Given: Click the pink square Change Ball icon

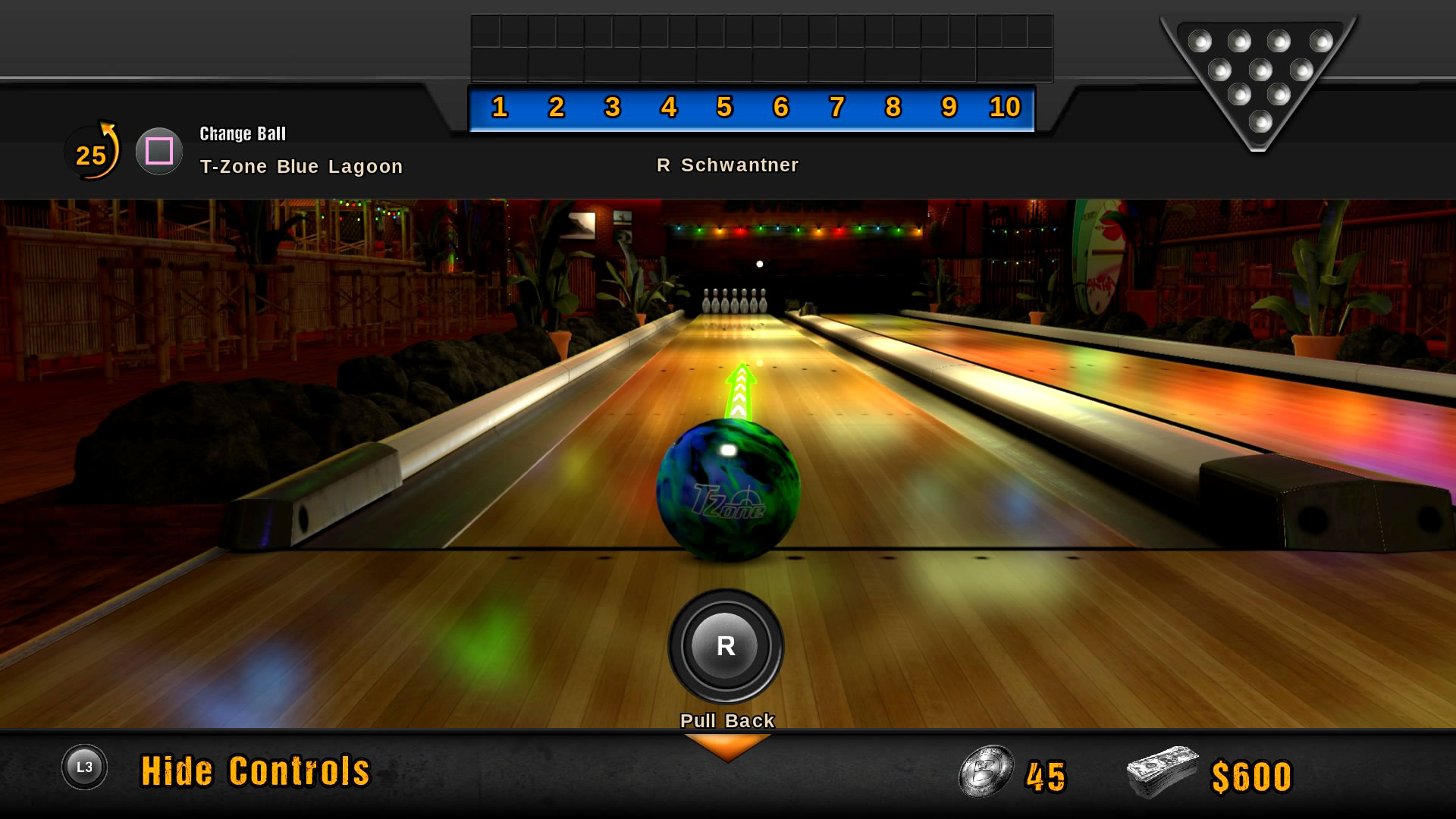Looking at the screenshot, I should coord(158,151).
